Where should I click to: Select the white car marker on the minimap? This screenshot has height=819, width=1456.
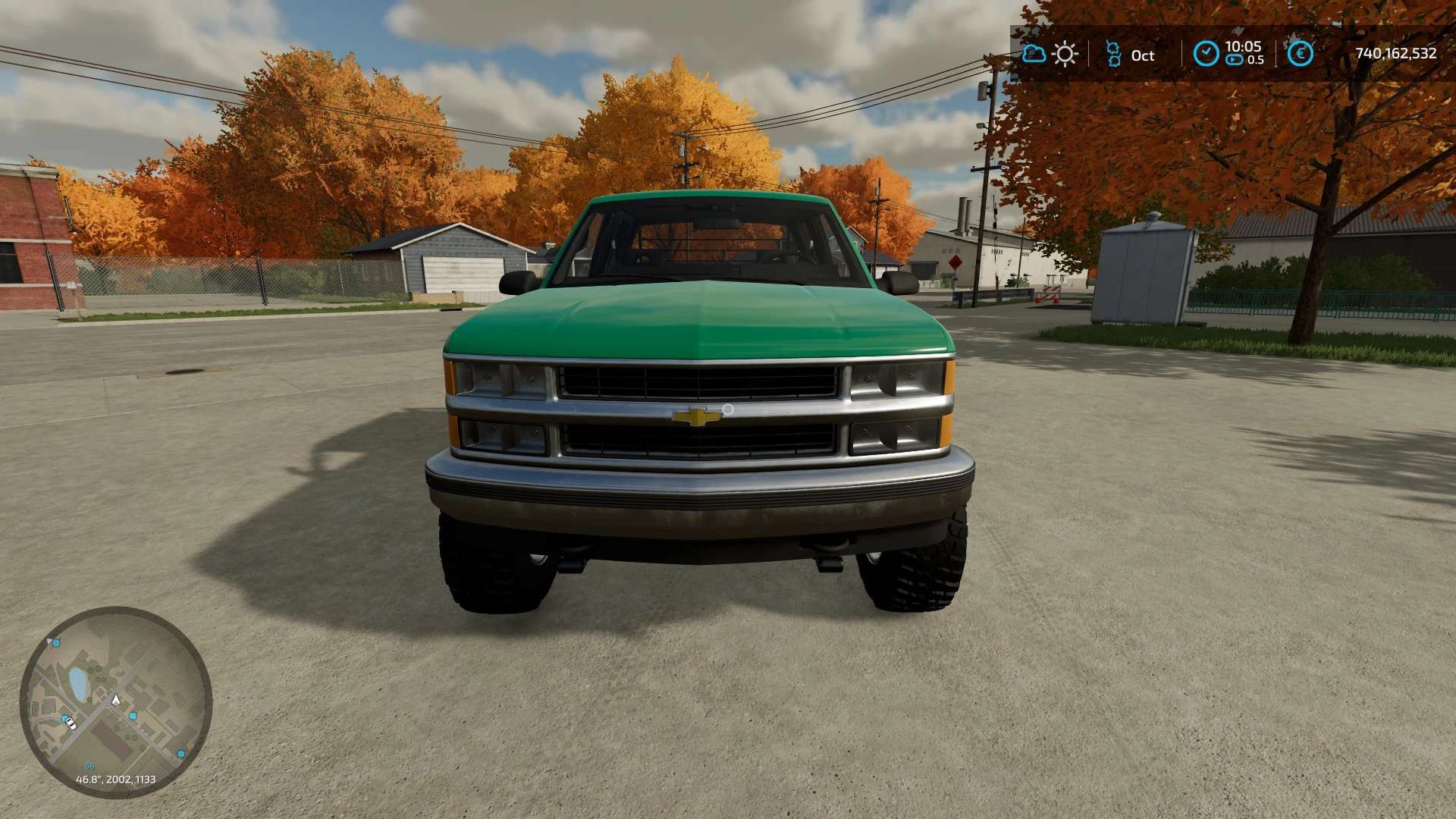(x=70, y=722)
